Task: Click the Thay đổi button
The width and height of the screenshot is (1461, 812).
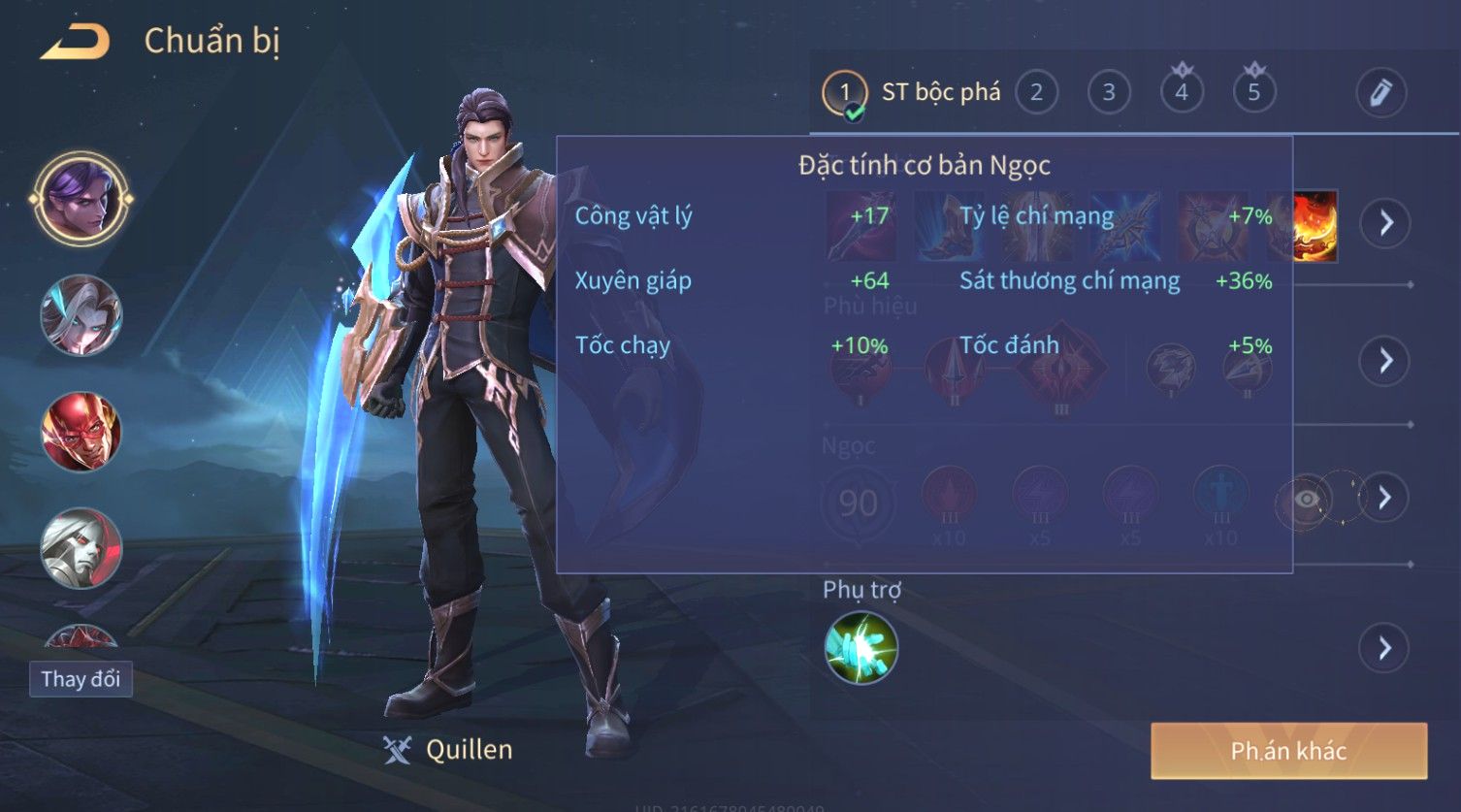Action: [81, 679]
